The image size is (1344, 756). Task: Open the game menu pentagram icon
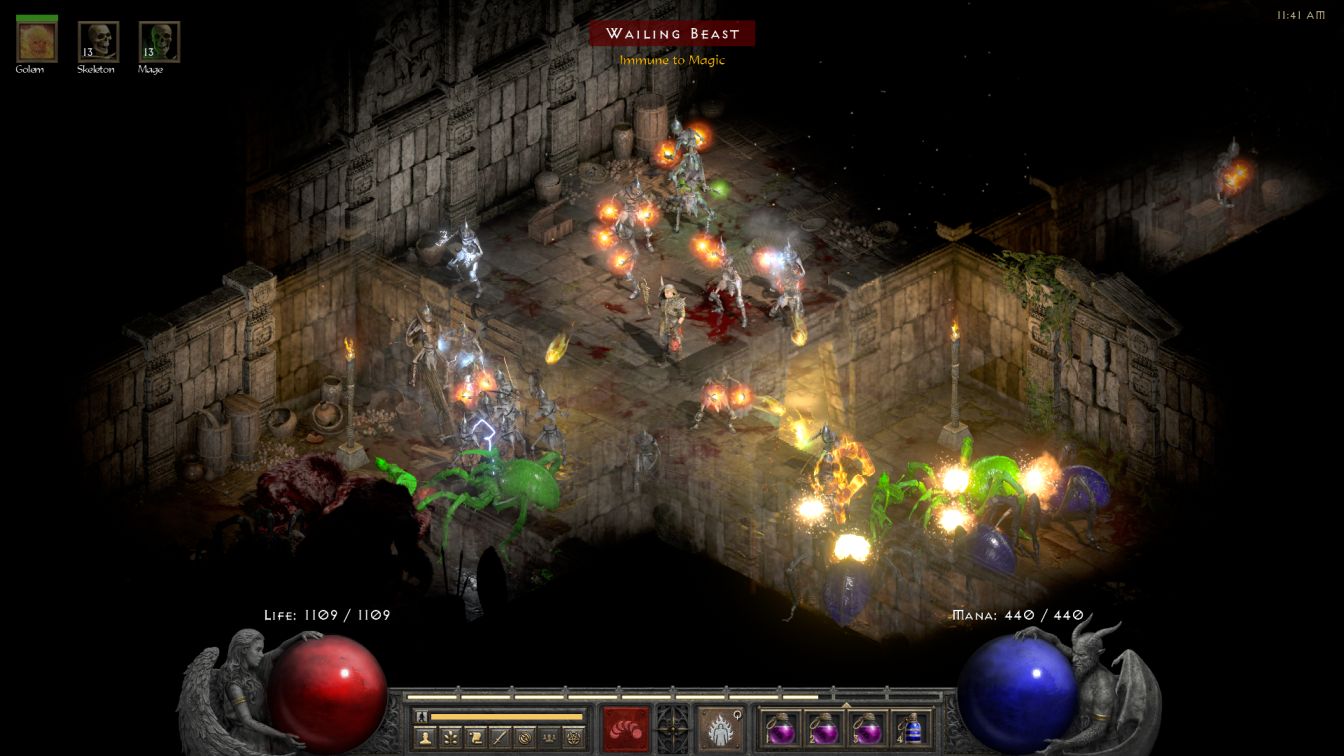point(573,738)
